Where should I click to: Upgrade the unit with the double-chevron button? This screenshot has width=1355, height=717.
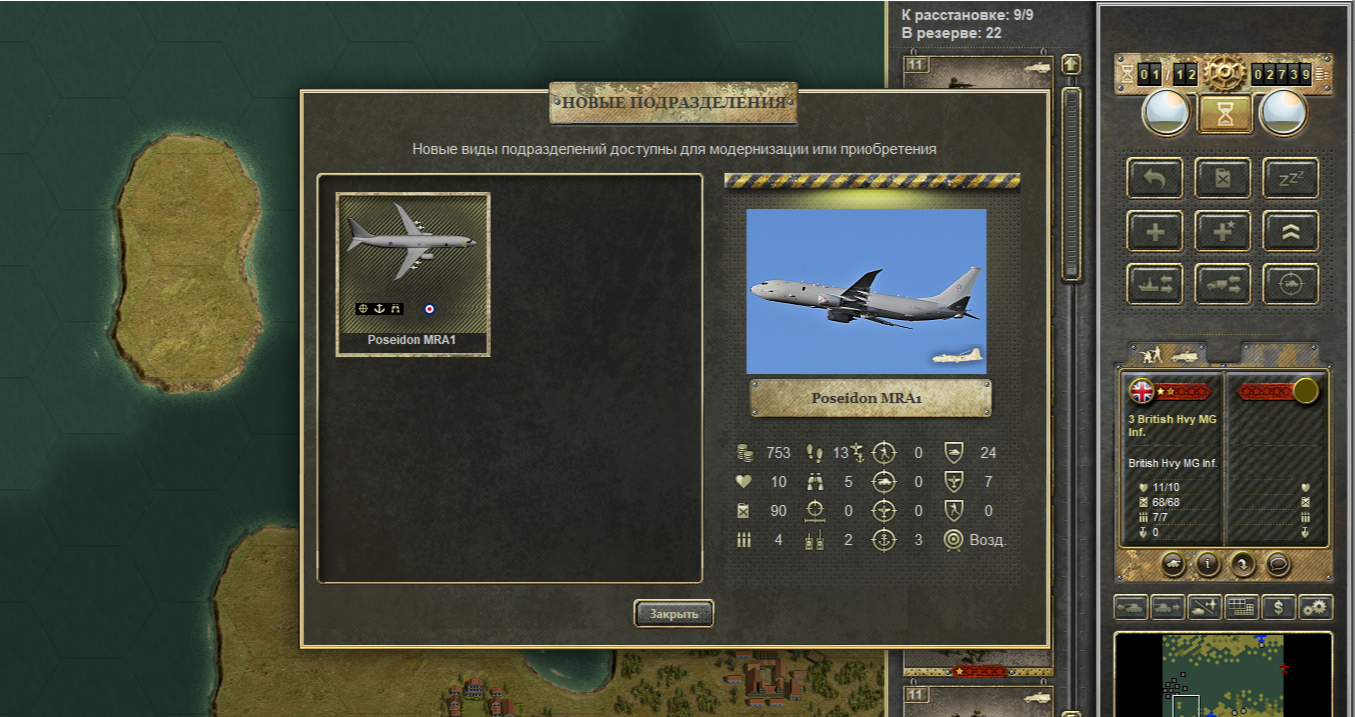(x=1290, y=231)
